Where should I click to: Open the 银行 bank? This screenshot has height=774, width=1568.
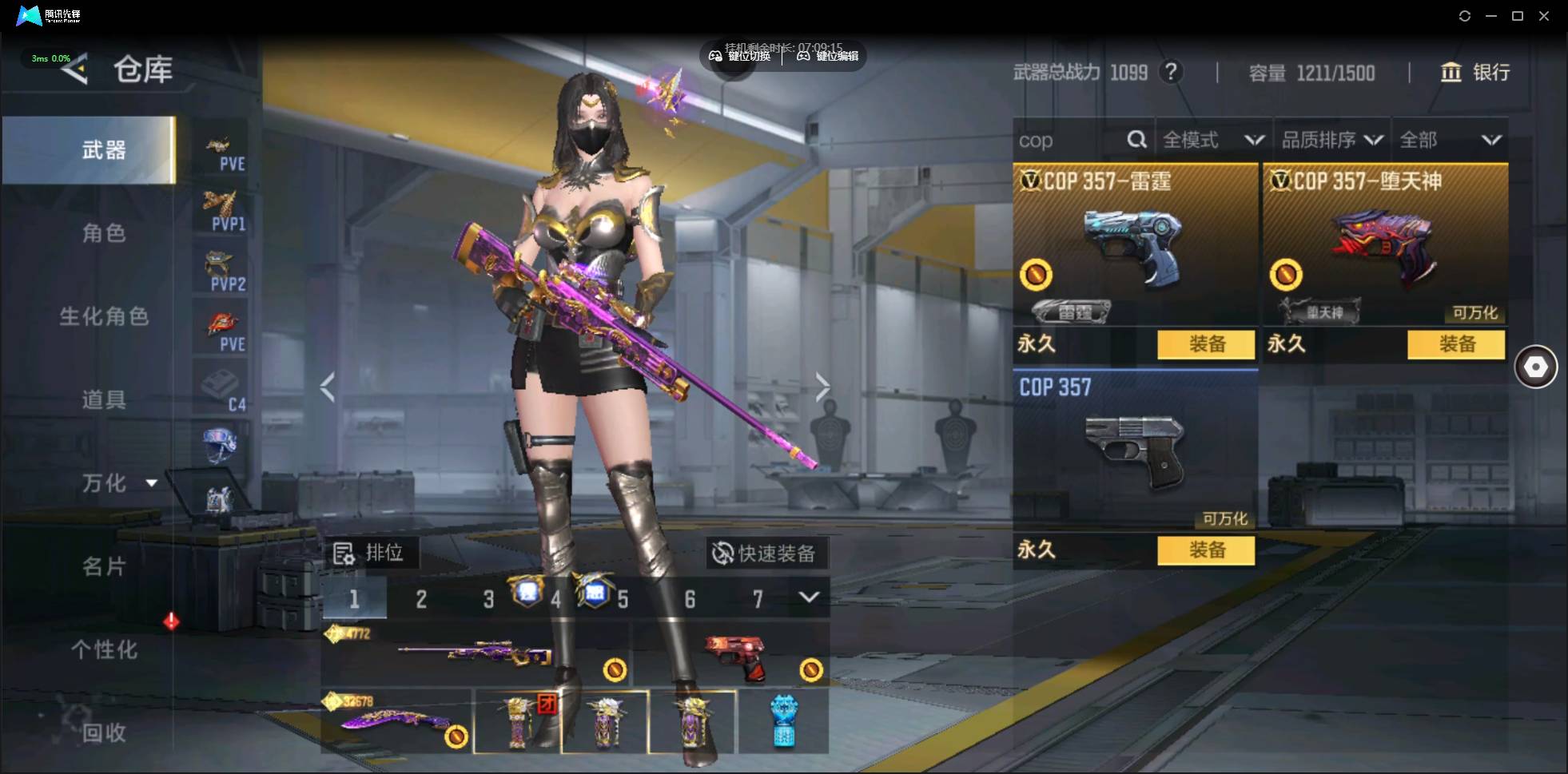pos(1475,73)
